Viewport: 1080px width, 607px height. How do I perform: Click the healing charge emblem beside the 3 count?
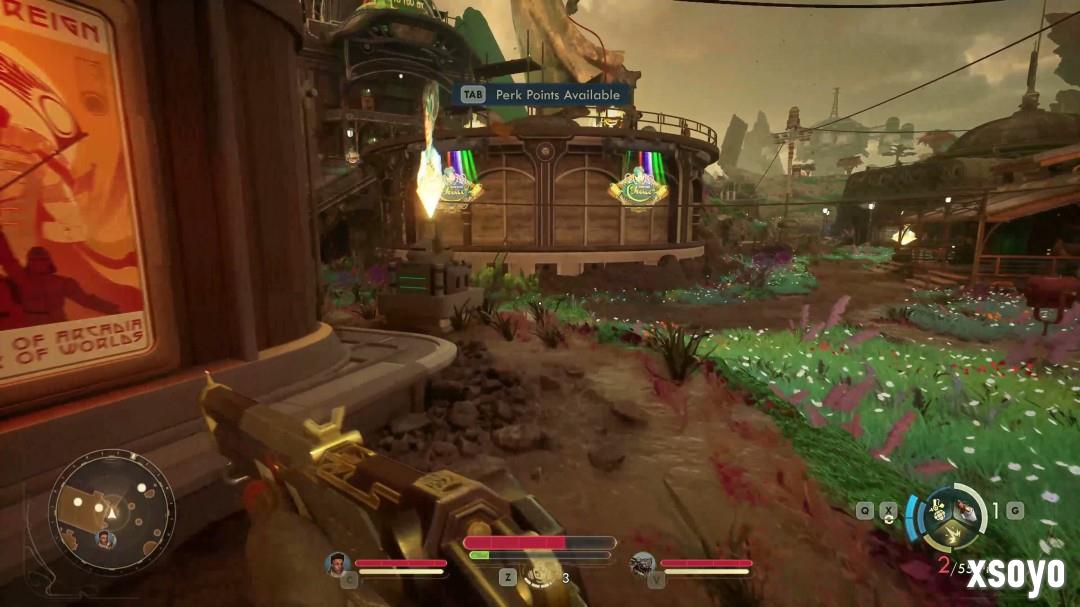coord(542,574)
